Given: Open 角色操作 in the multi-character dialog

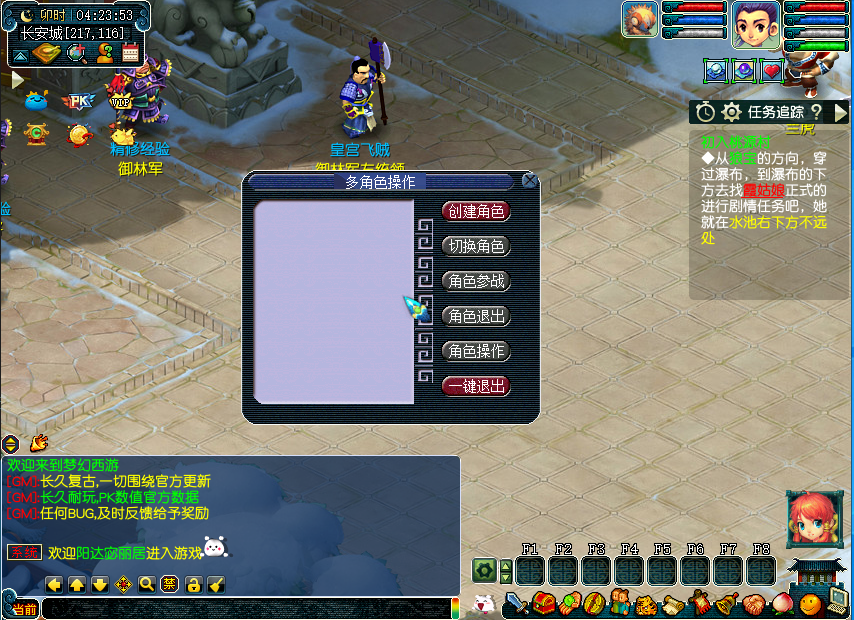Looking at the screenshot, I should 476,351.
